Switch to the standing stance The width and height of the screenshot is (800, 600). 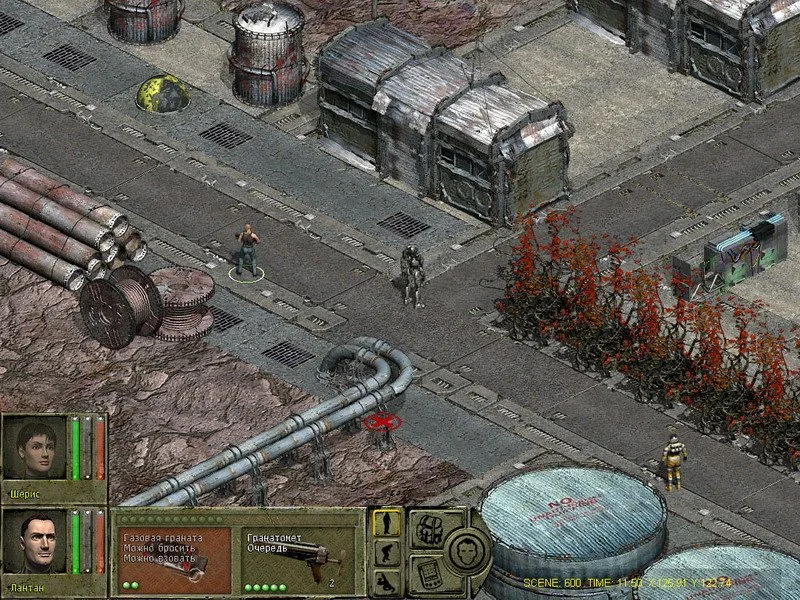(386, 523)
